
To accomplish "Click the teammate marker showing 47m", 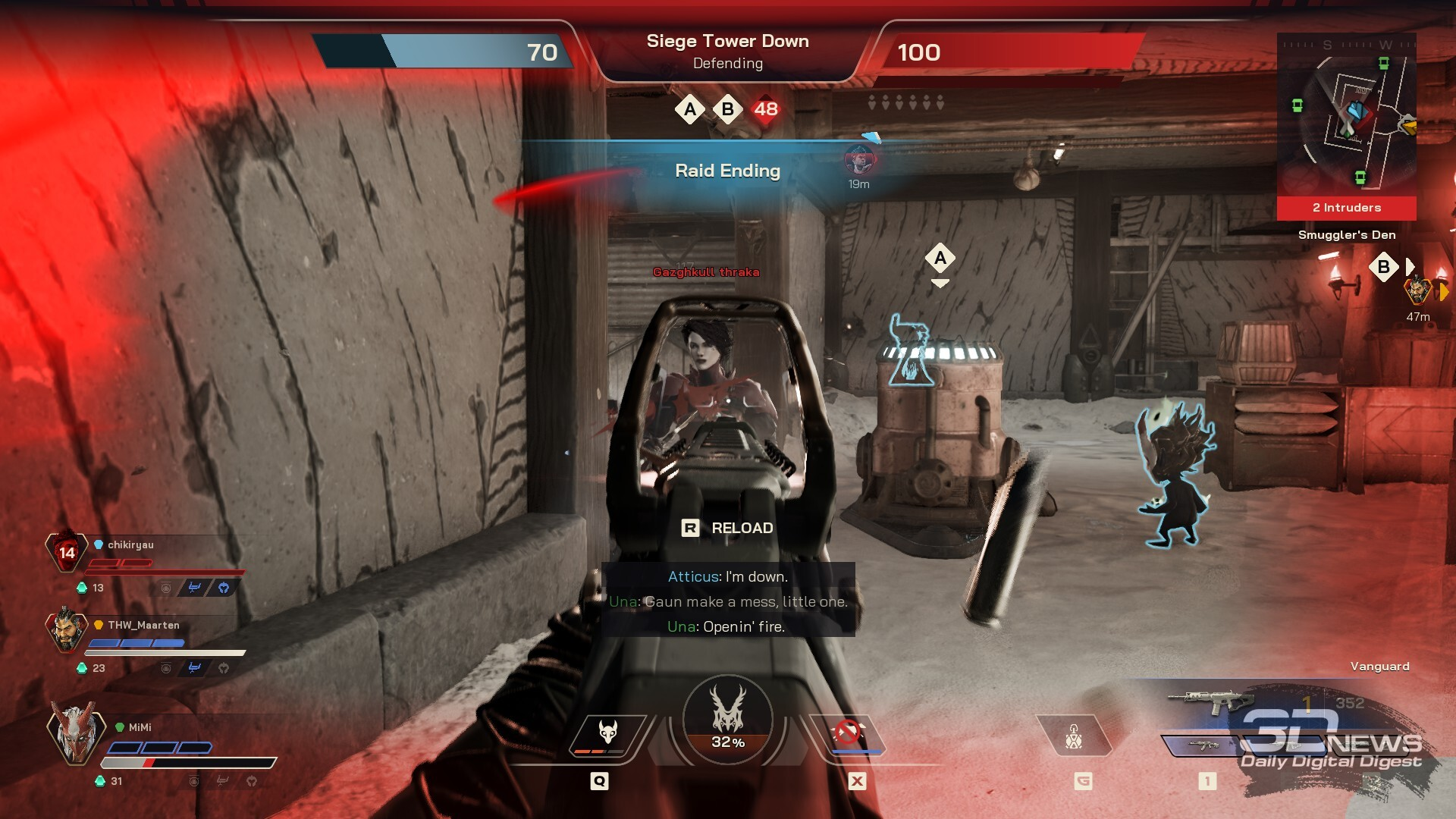I will (x=1418, y=291).
